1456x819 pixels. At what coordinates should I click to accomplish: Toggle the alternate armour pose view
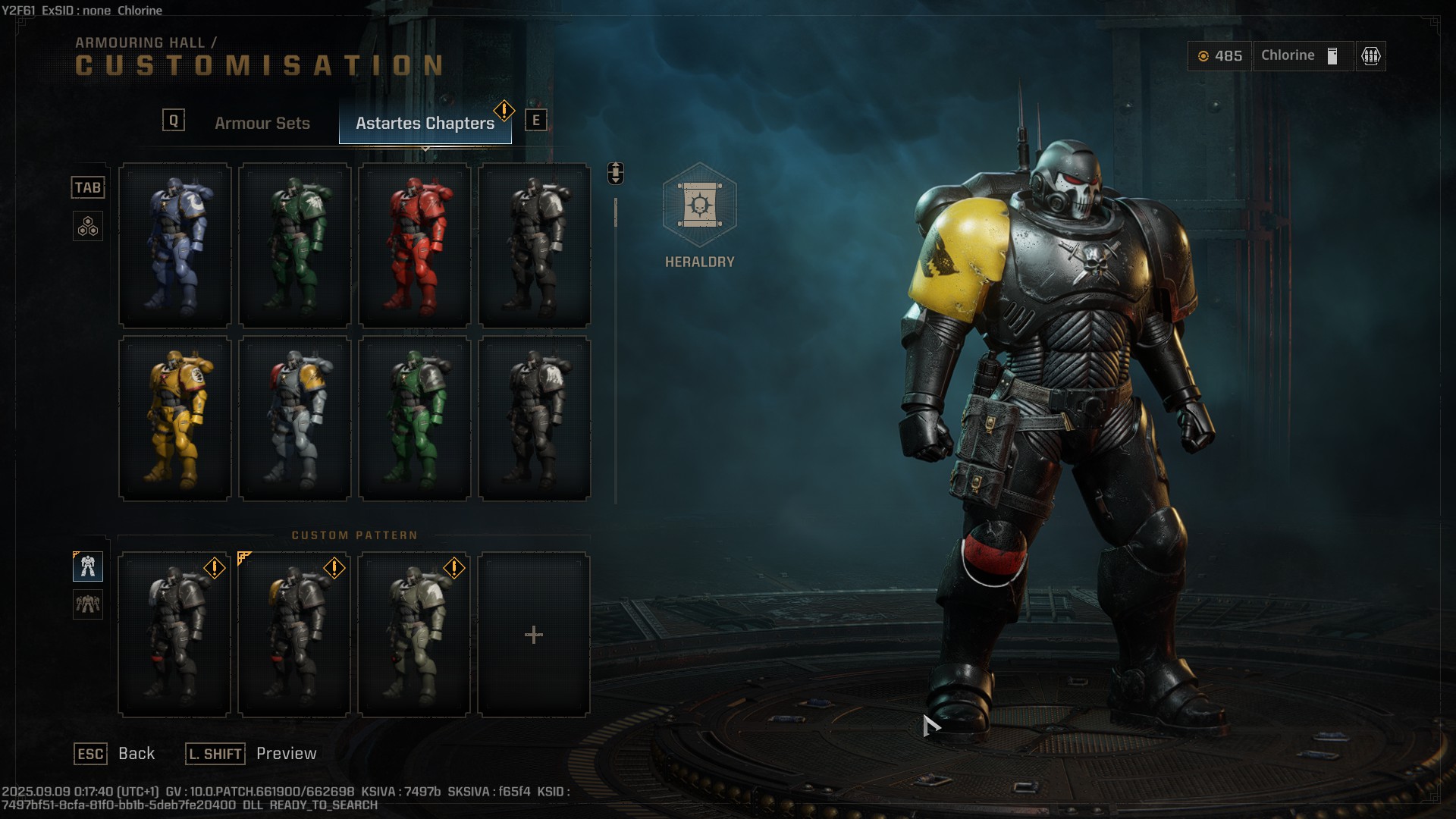click(x=88, y=604)
